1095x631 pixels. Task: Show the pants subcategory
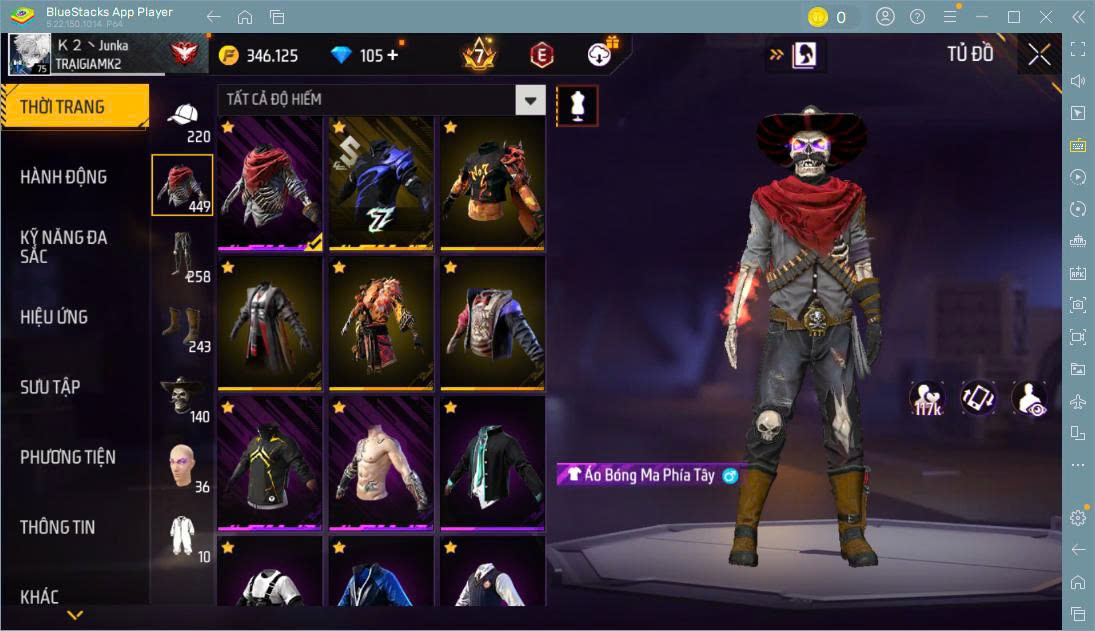[181, 255]
